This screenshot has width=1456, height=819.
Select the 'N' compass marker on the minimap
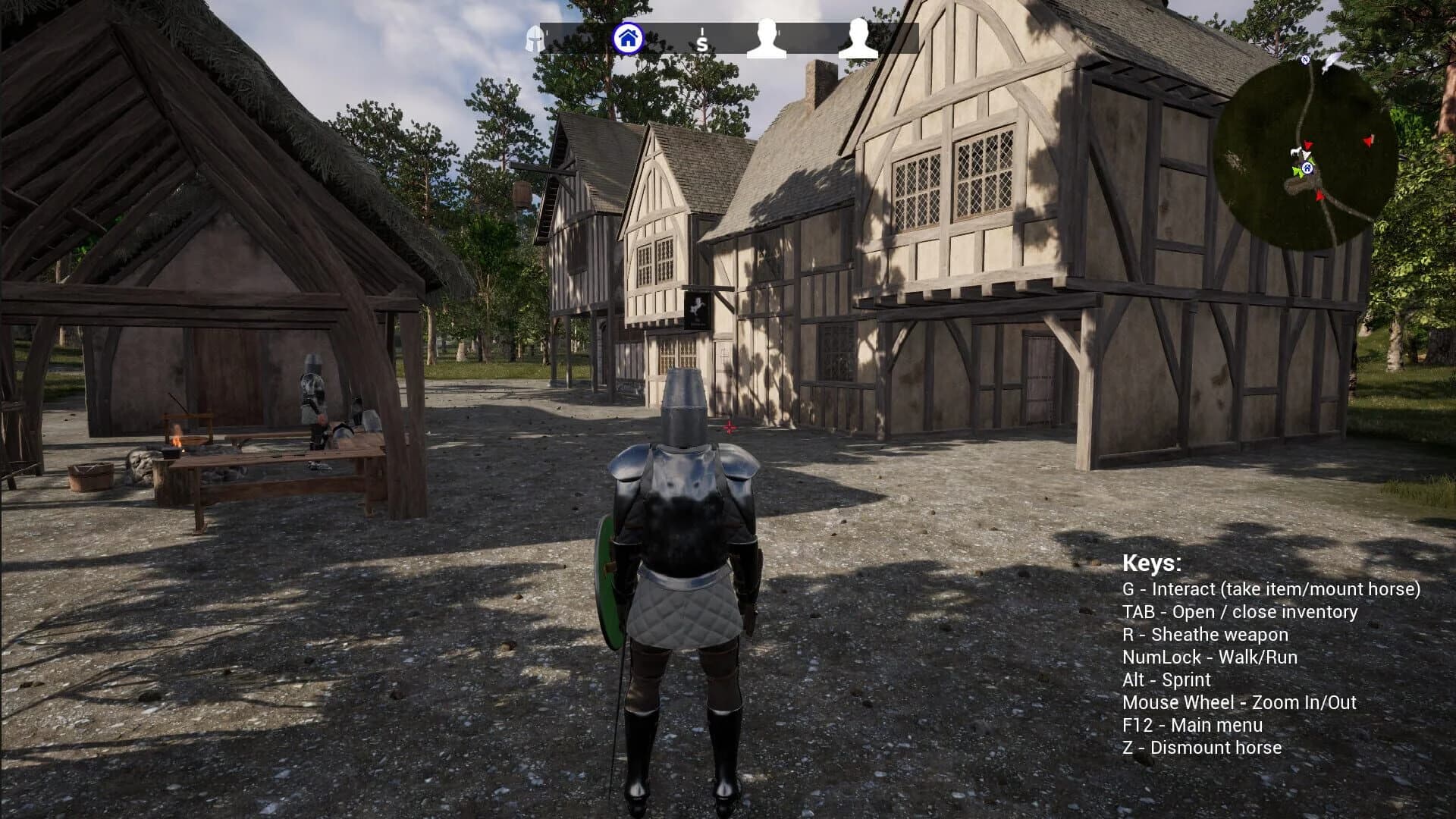(x=1306, y=58)
